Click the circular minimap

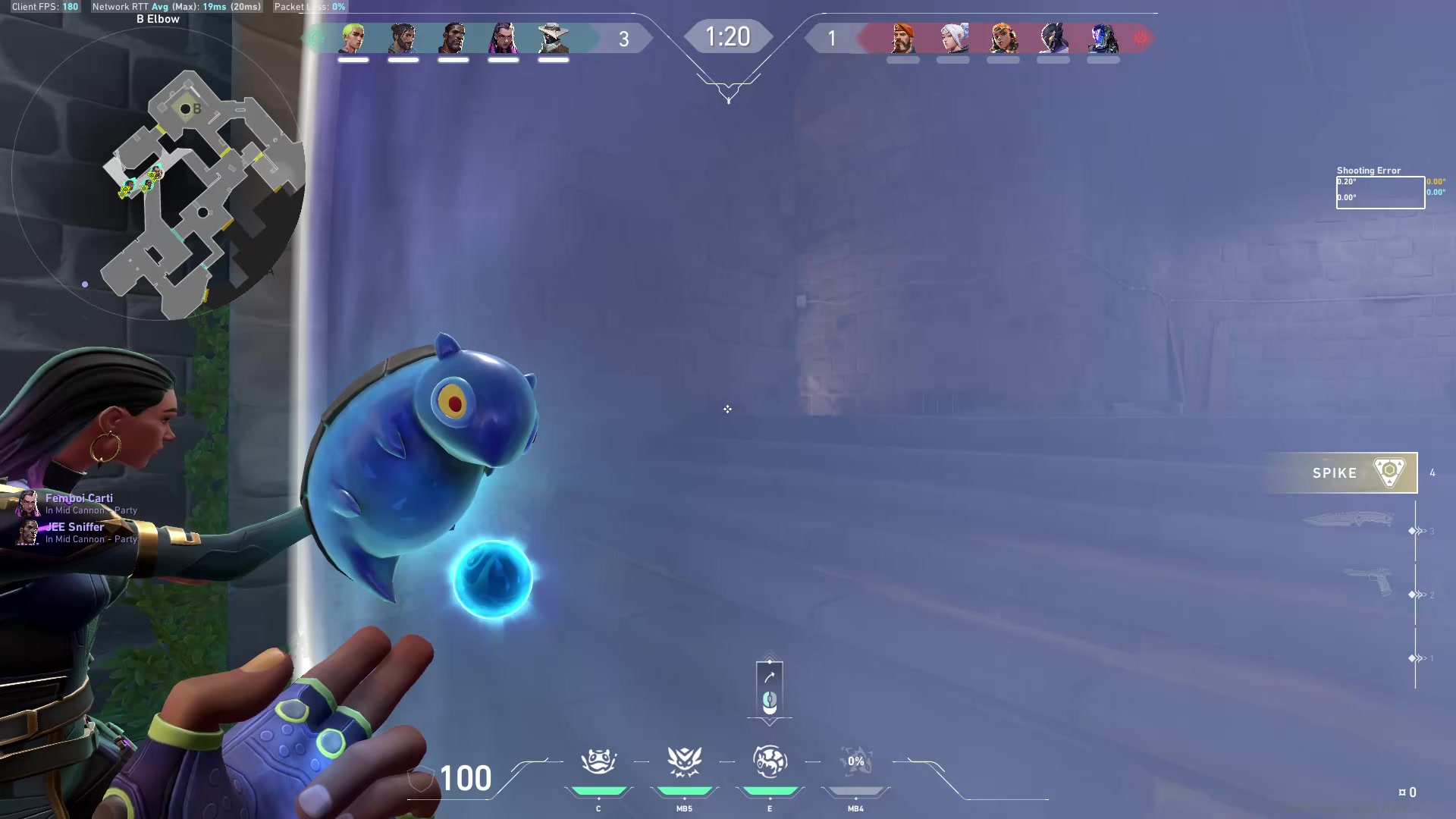(158, 174)
